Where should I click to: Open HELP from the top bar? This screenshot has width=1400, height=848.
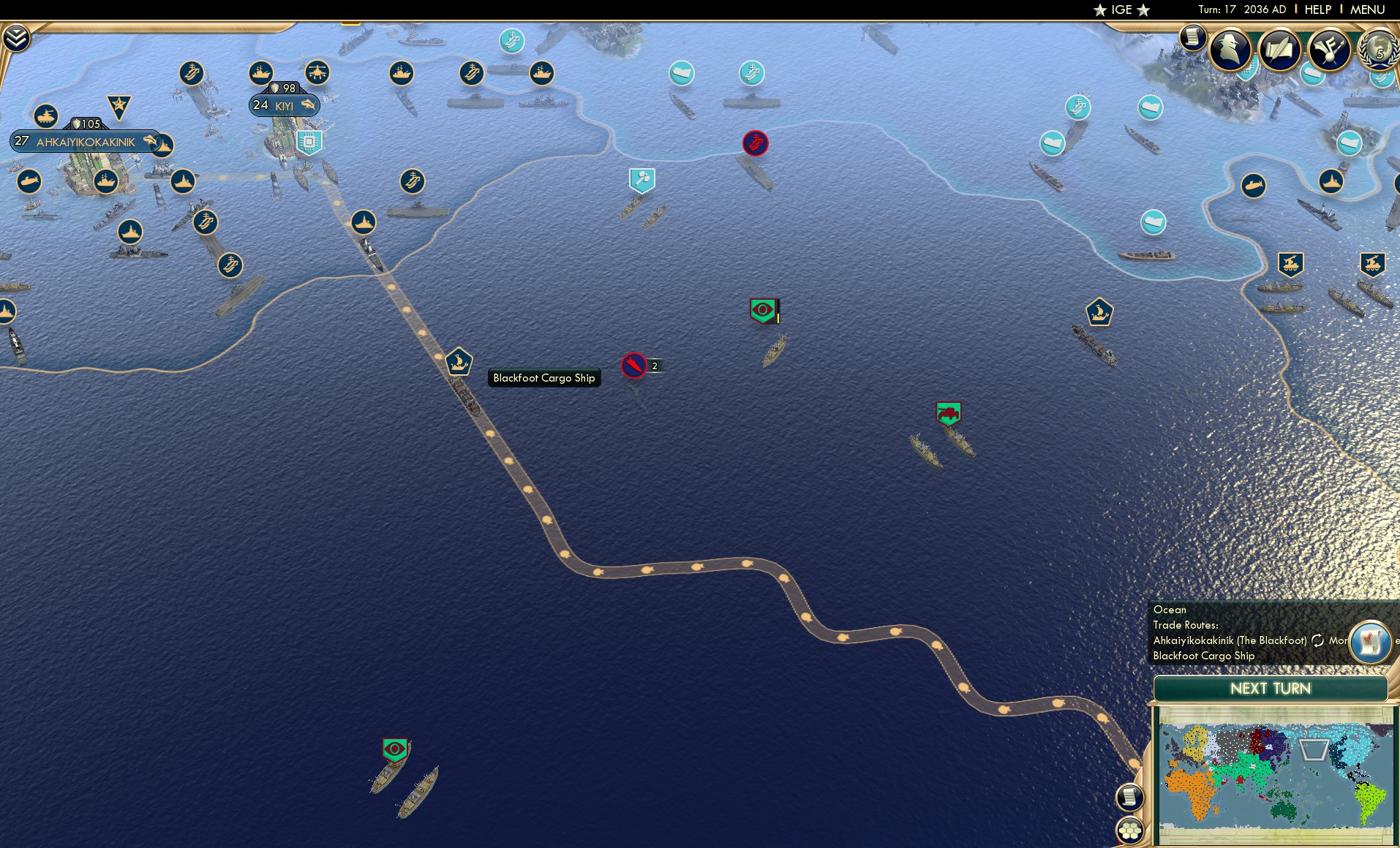coord(1317,10)
